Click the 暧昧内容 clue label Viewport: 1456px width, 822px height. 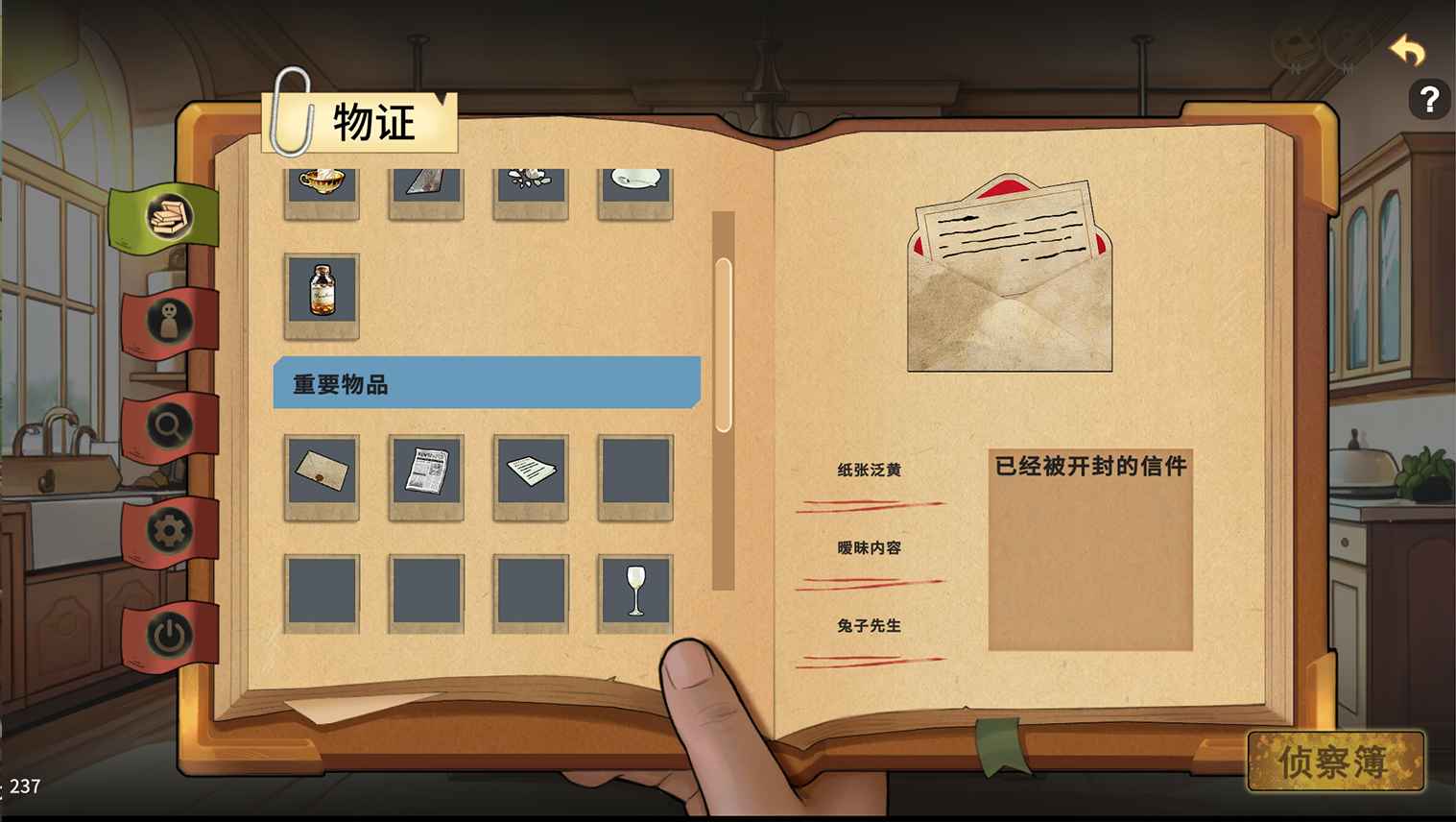(x=870, y=547)
